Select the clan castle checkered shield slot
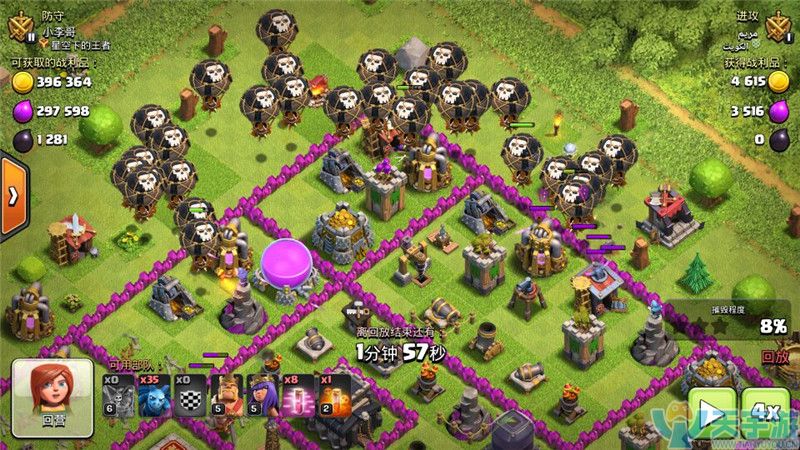The height and width of the screenshot is (450, 800). click(x=189, y=396)
